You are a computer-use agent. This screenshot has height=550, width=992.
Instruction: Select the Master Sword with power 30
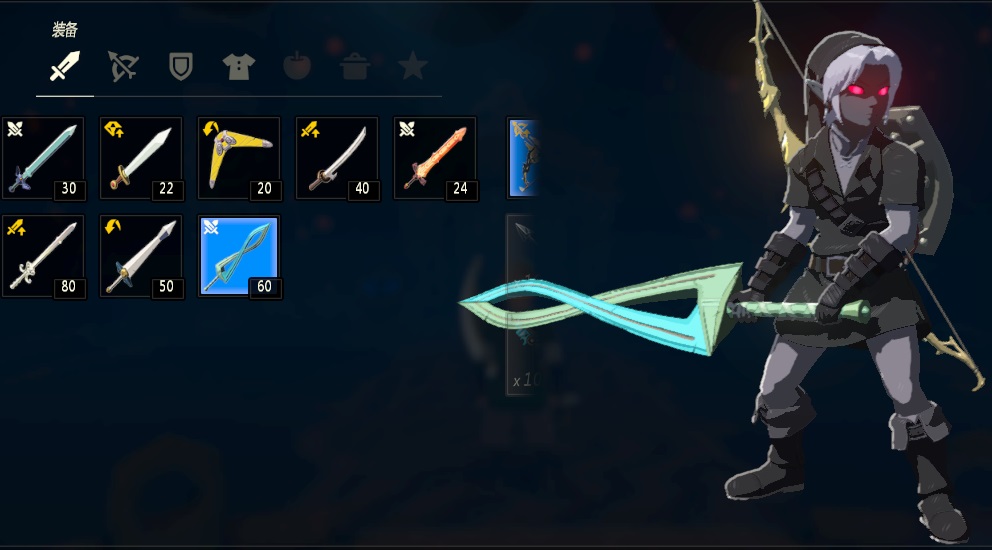tap(43, 158)
